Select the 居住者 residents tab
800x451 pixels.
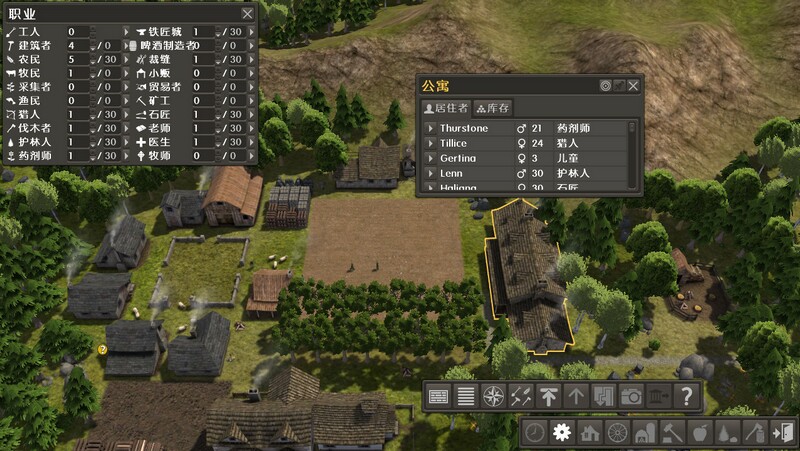[446, 107]
